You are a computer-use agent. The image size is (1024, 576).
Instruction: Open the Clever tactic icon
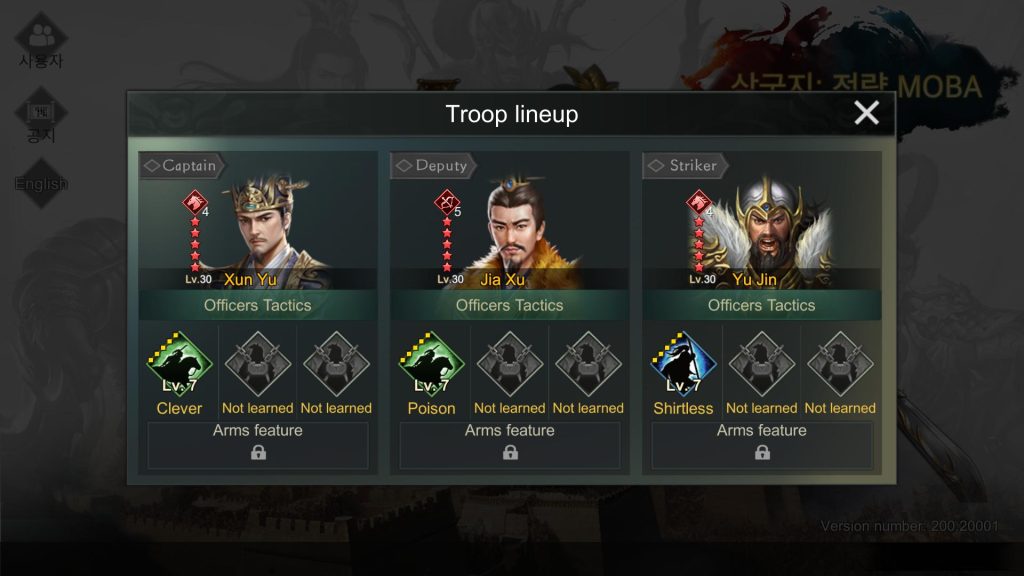click(x=180, y=366)
